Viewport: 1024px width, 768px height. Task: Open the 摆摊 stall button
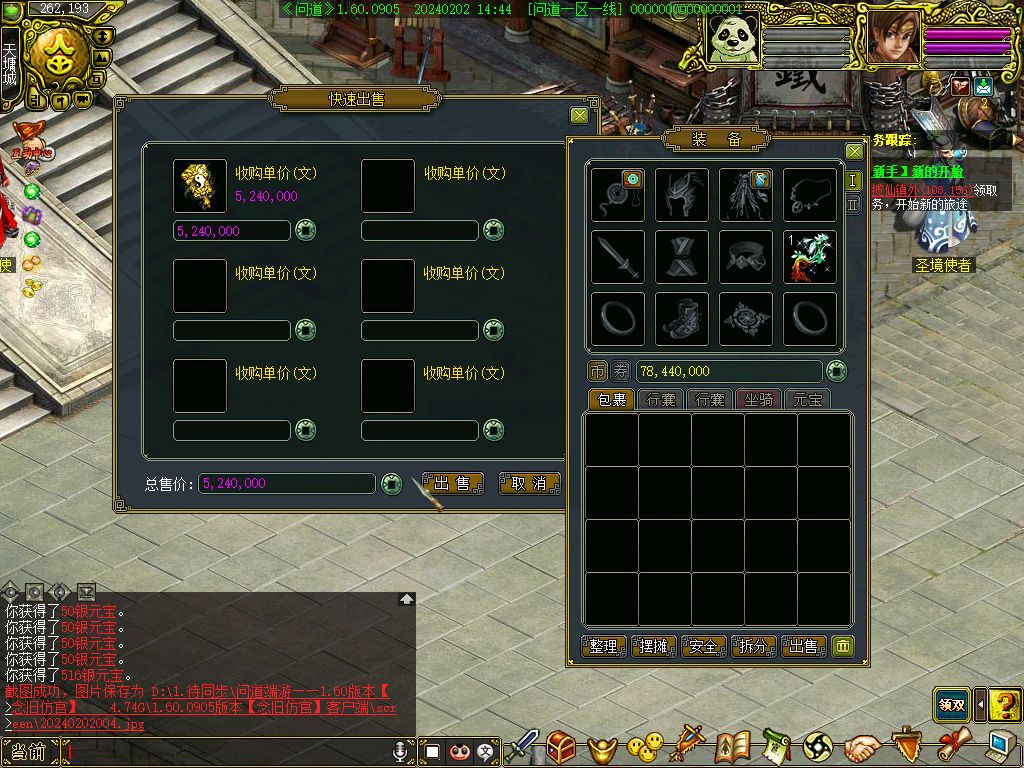click(x=653, y=647)
